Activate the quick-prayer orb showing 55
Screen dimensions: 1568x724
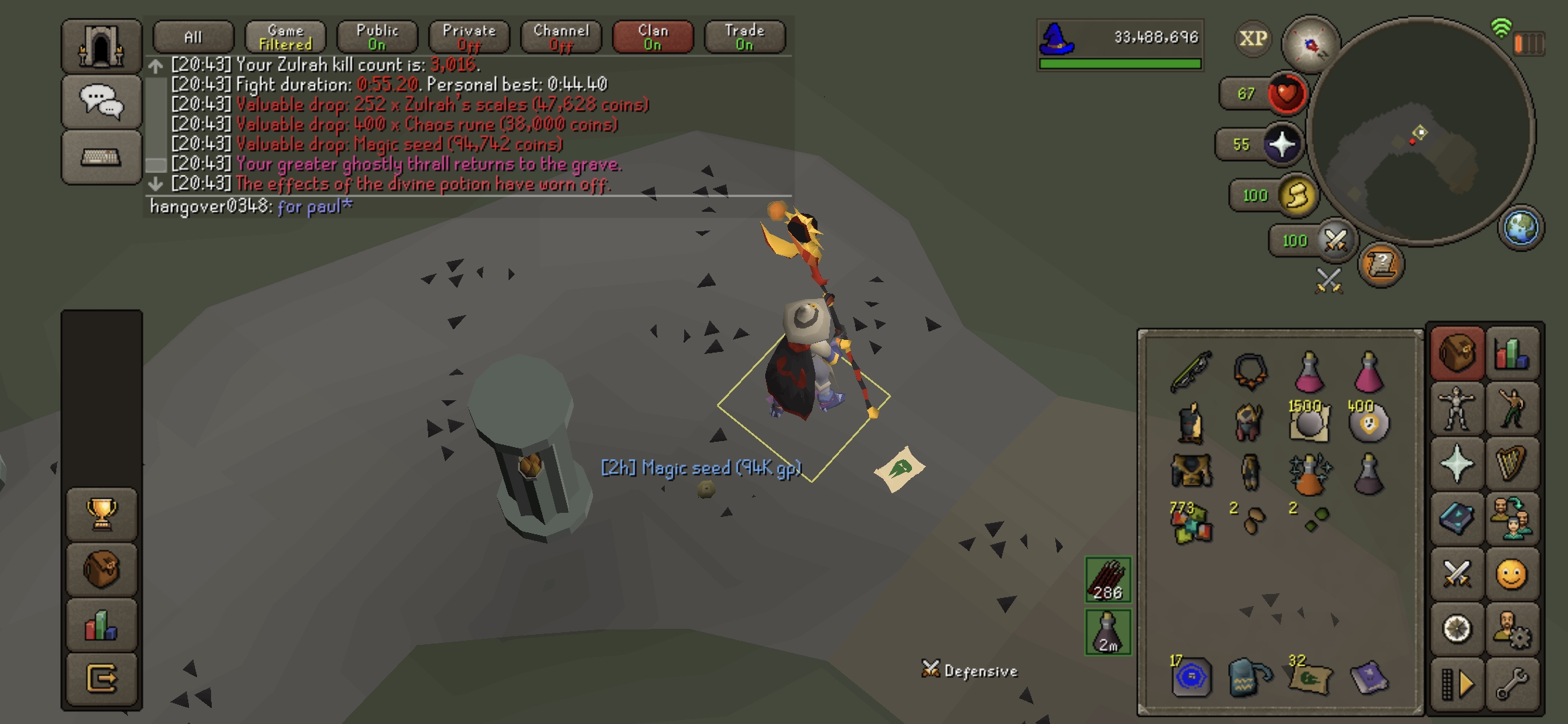click(x=1281, y=144)
